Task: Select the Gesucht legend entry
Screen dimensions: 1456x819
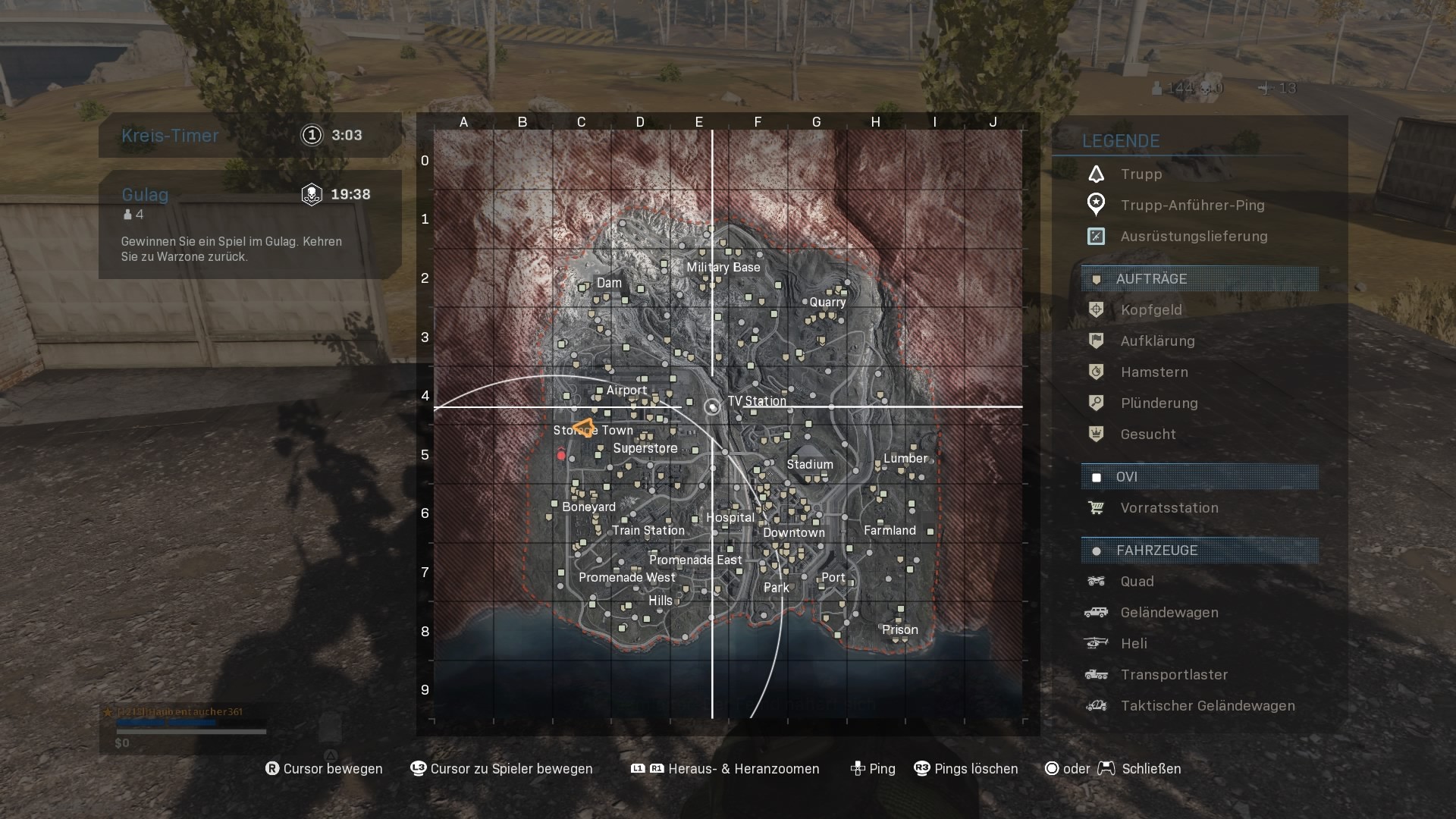Action: (x=1148, y=435)
